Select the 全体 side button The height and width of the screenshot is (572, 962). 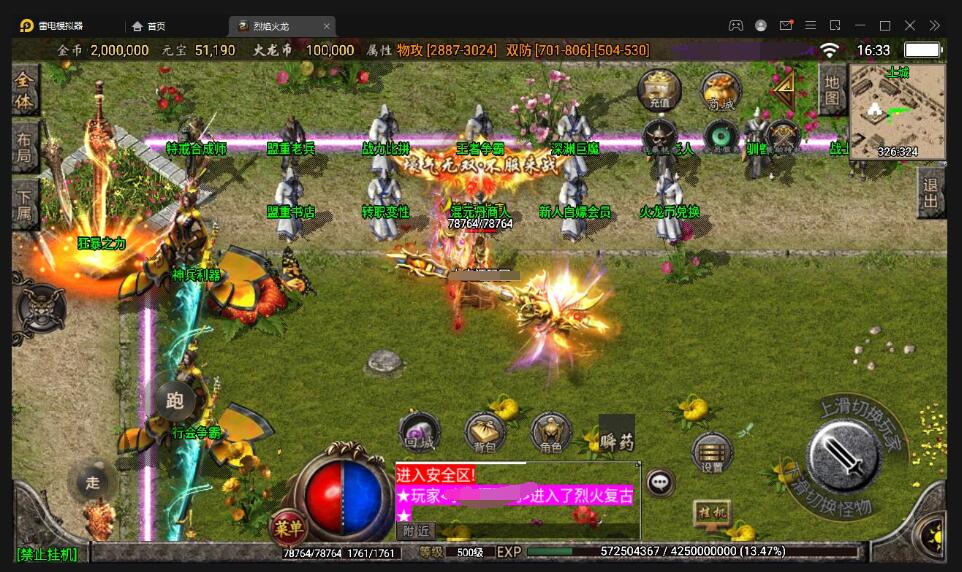click(x=25, y=90)
